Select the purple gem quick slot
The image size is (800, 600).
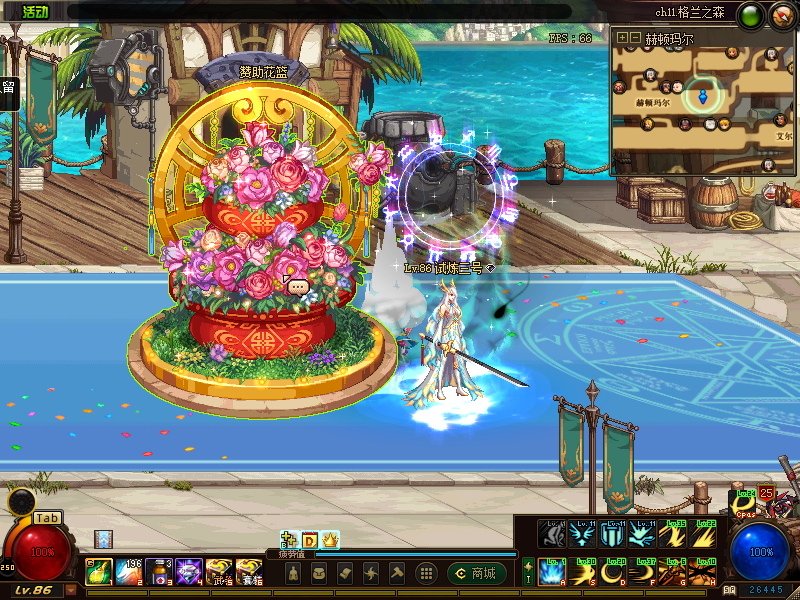189,573
